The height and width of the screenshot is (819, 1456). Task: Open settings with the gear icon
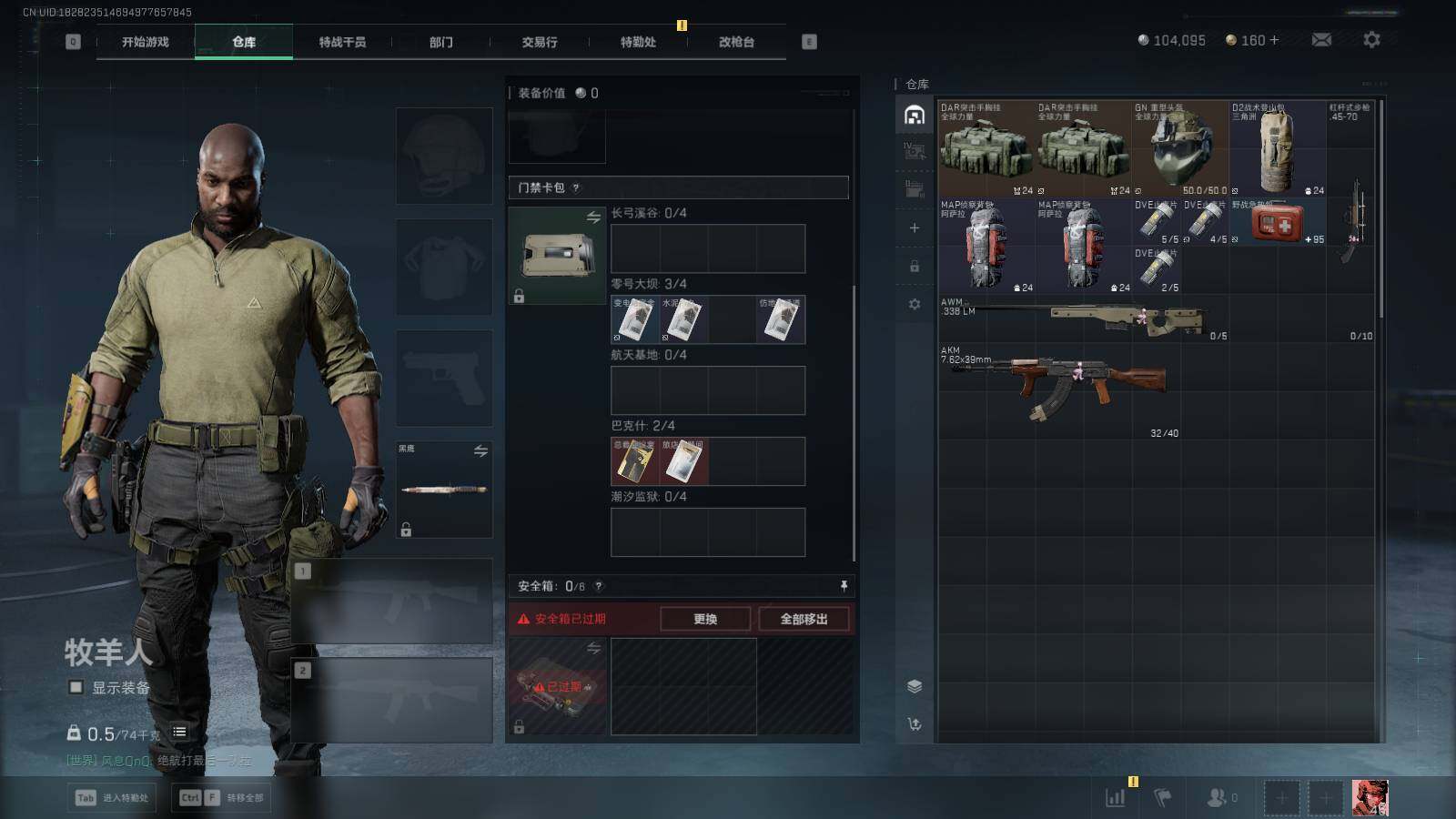1371,40
